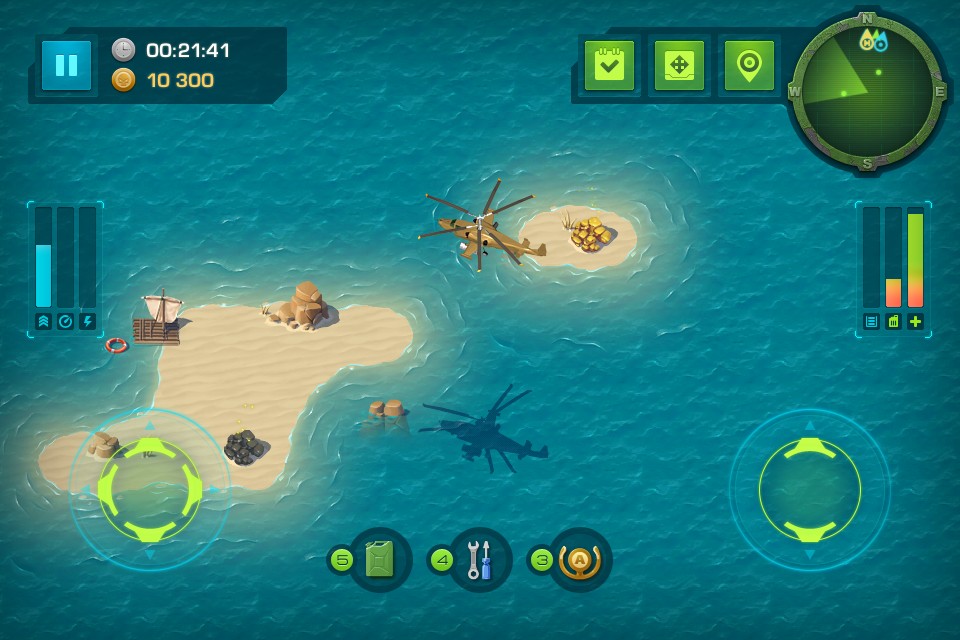Tap the crosshair move-arrows button
The width and height of the screenshot is (960, 640).
(679, 66)
